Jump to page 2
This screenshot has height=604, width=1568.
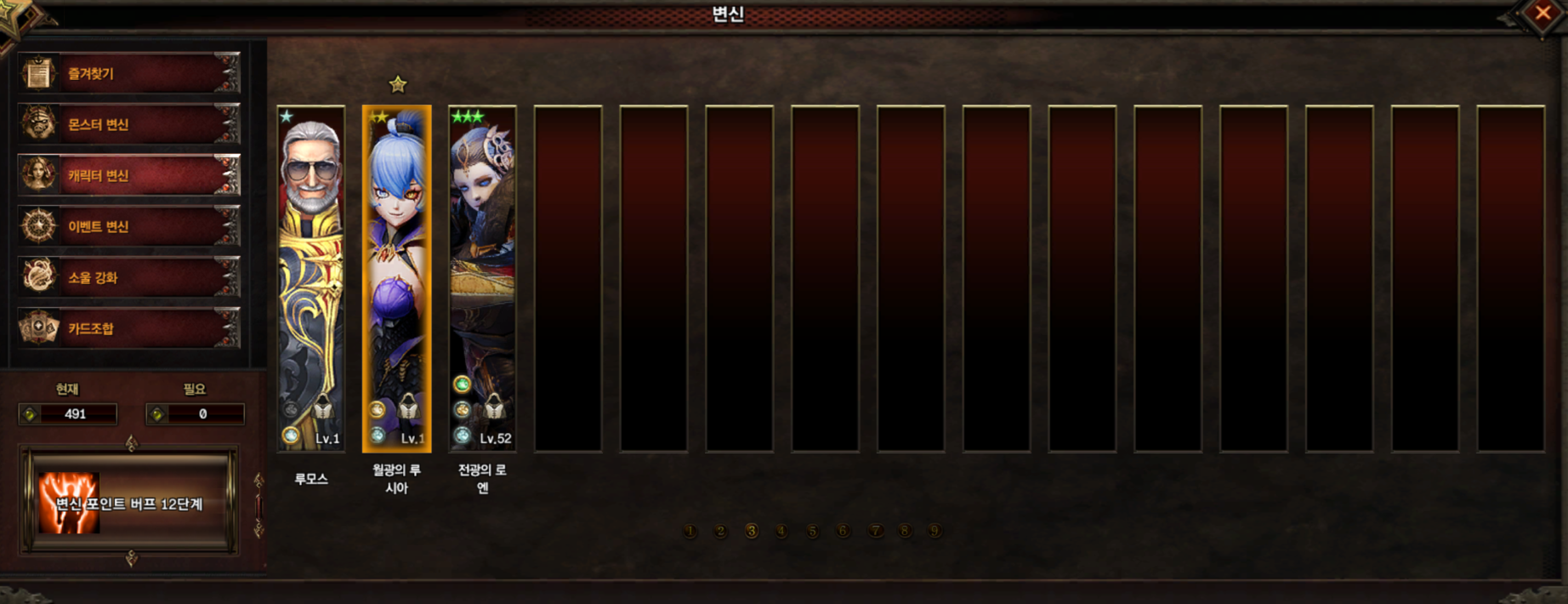[720, 532]
